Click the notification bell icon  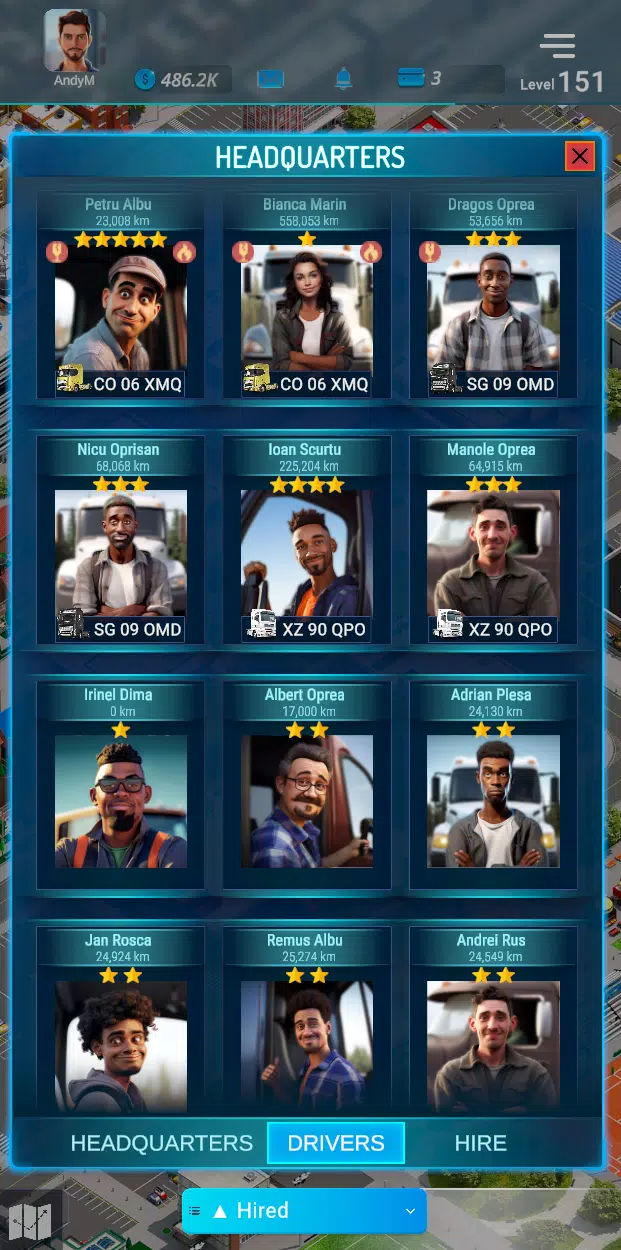point(343,78)
